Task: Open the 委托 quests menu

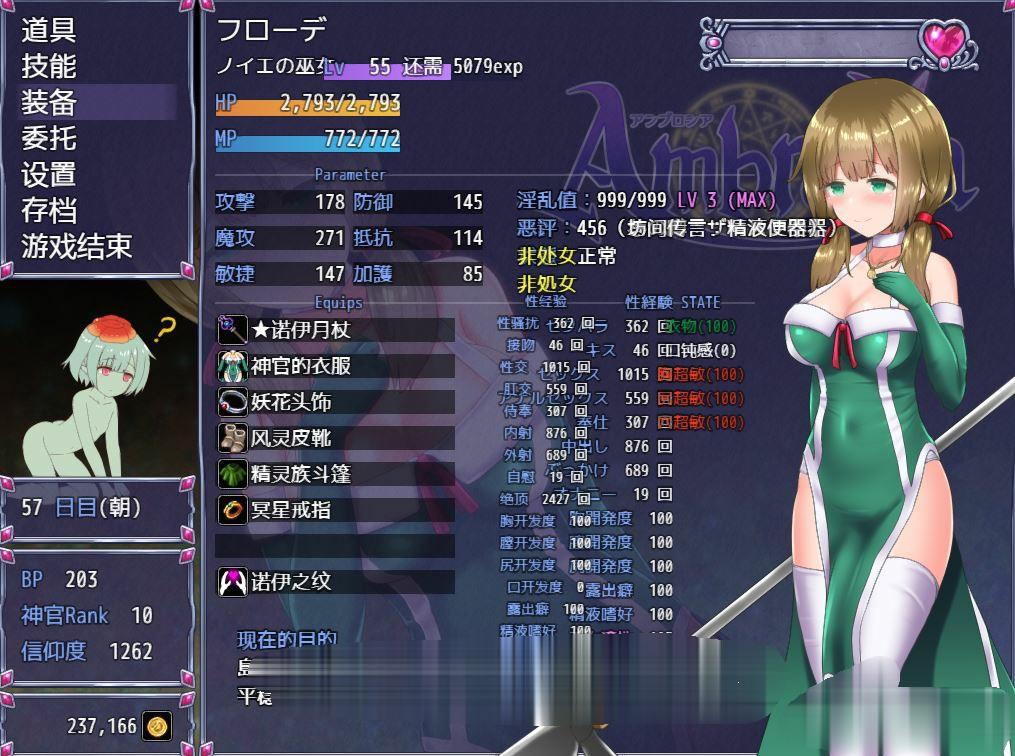Action: coord(50,138)
